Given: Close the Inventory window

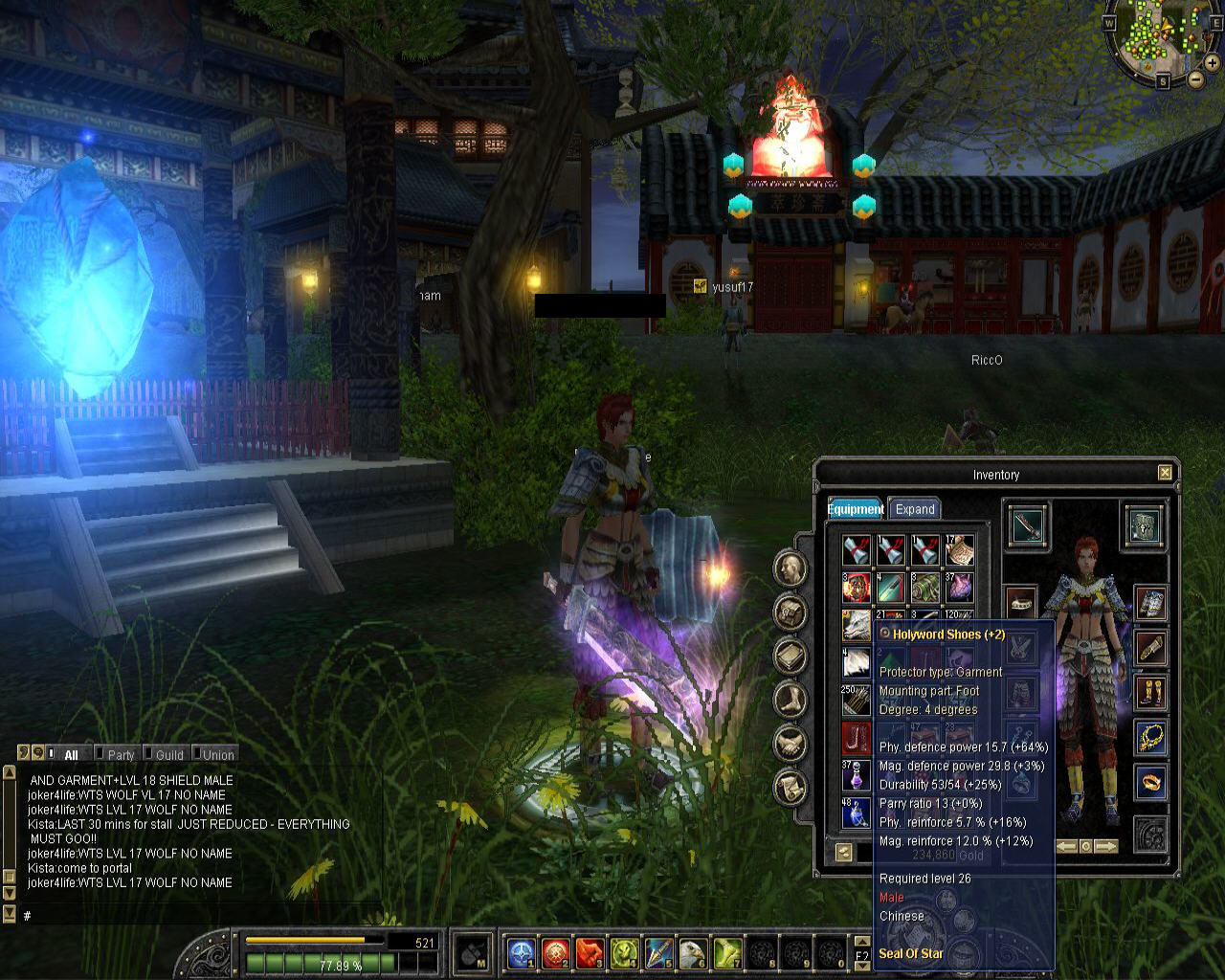Looking at the screenshot, I should 1165,473.
